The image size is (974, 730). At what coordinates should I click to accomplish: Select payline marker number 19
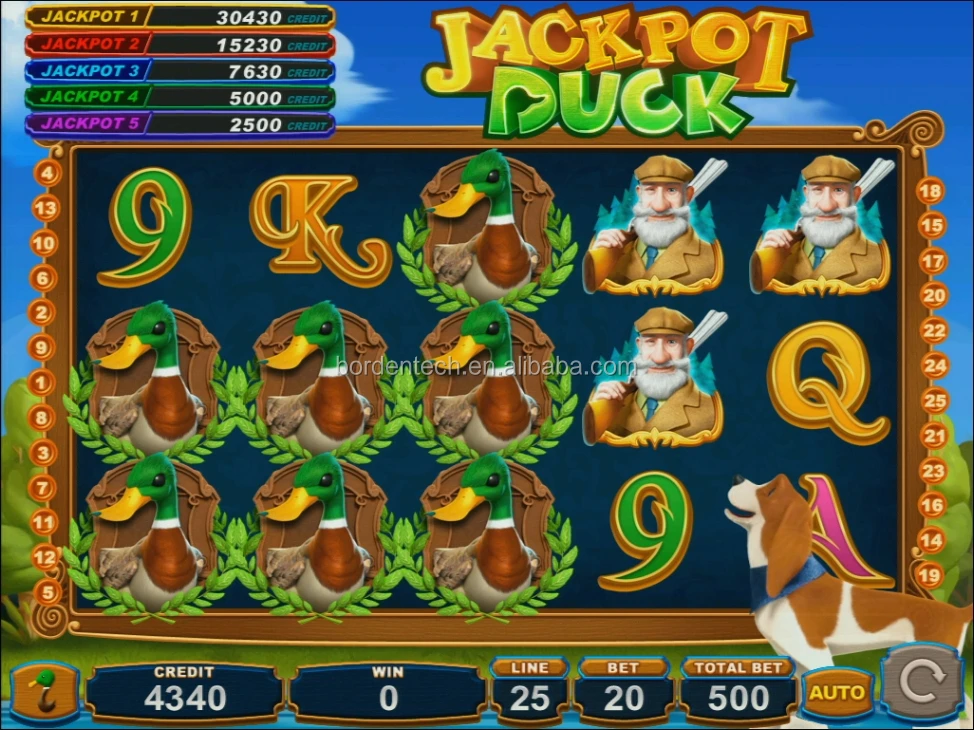pos(929,575)
